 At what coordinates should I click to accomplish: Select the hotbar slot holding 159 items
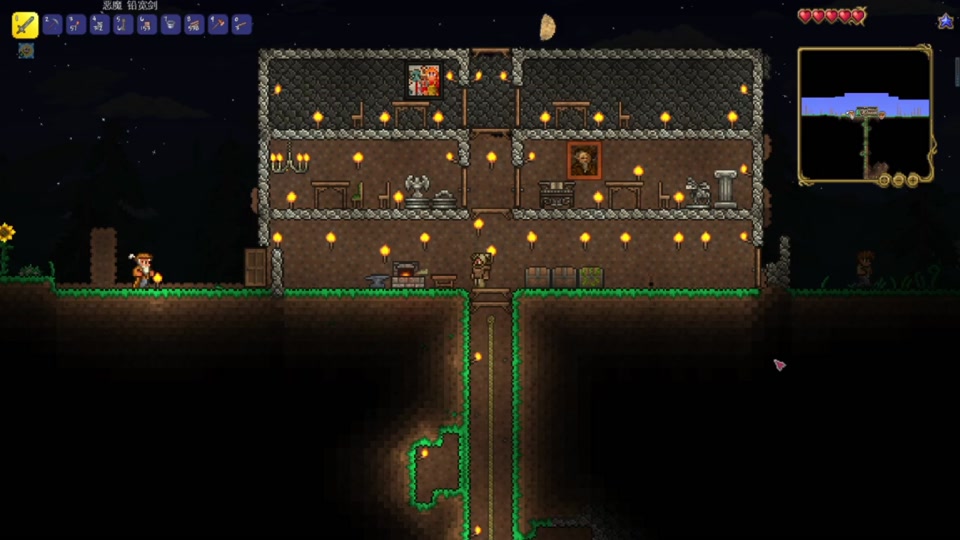point(147,25)
